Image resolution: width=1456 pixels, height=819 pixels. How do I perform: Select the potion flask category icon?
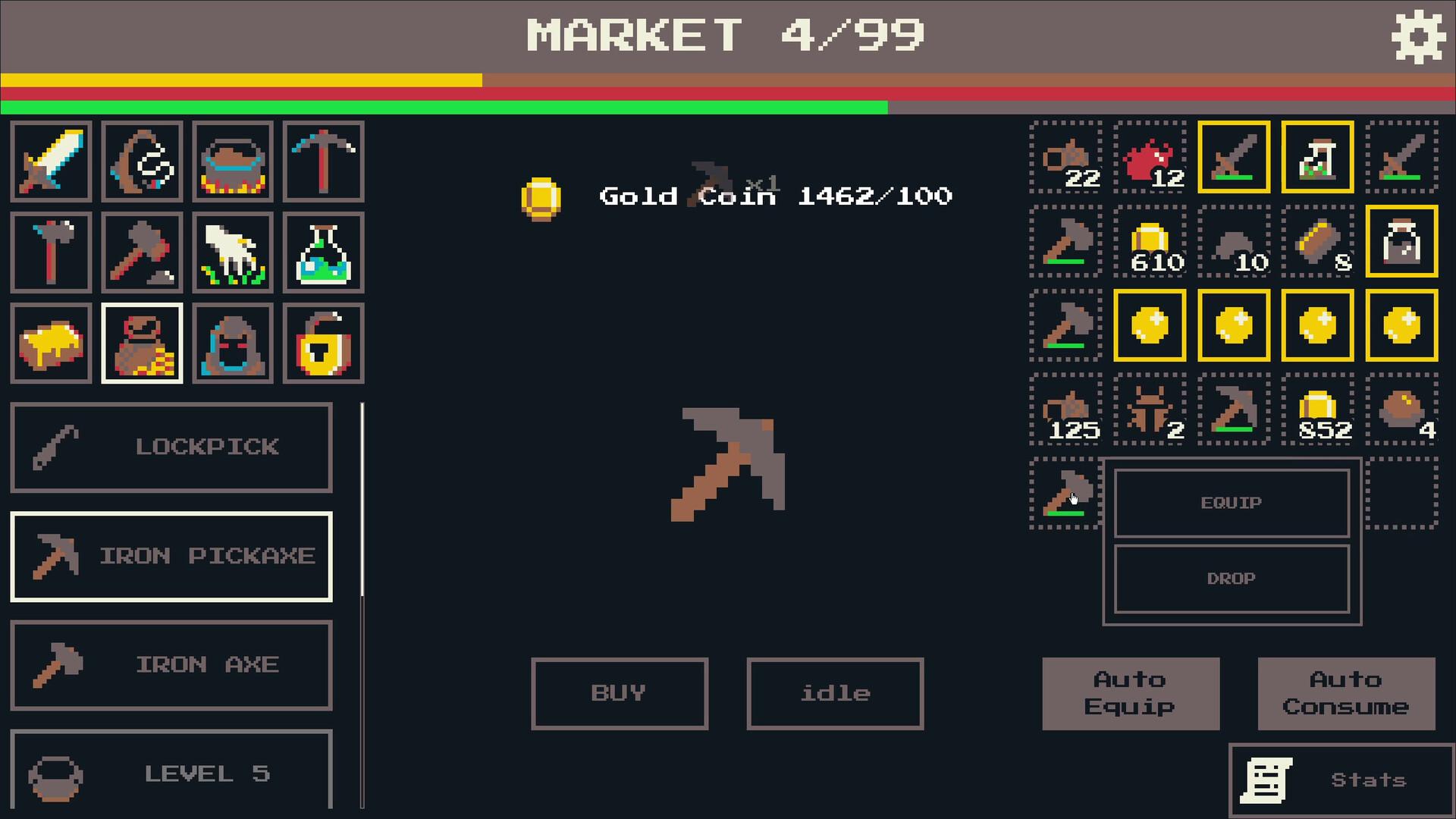click(324, 253)
